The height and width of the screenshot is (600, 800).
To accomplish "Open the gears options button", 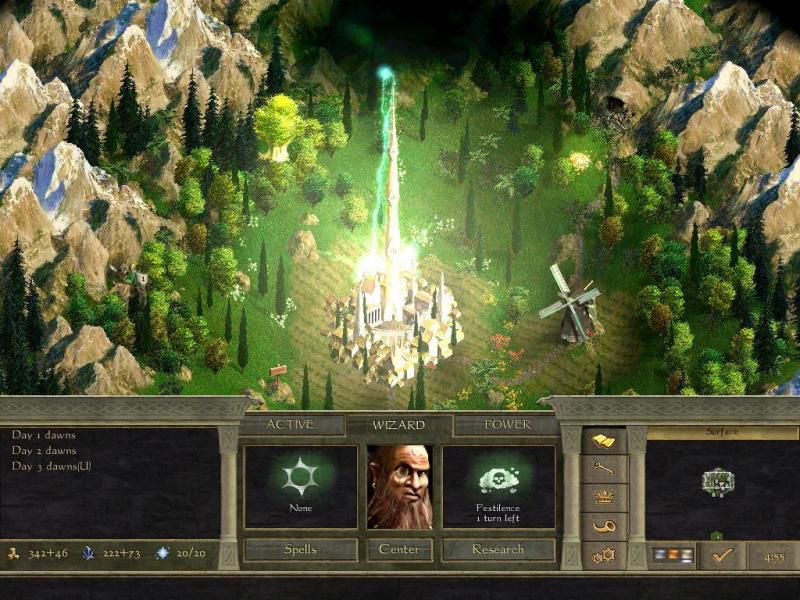I will point(604,554).
